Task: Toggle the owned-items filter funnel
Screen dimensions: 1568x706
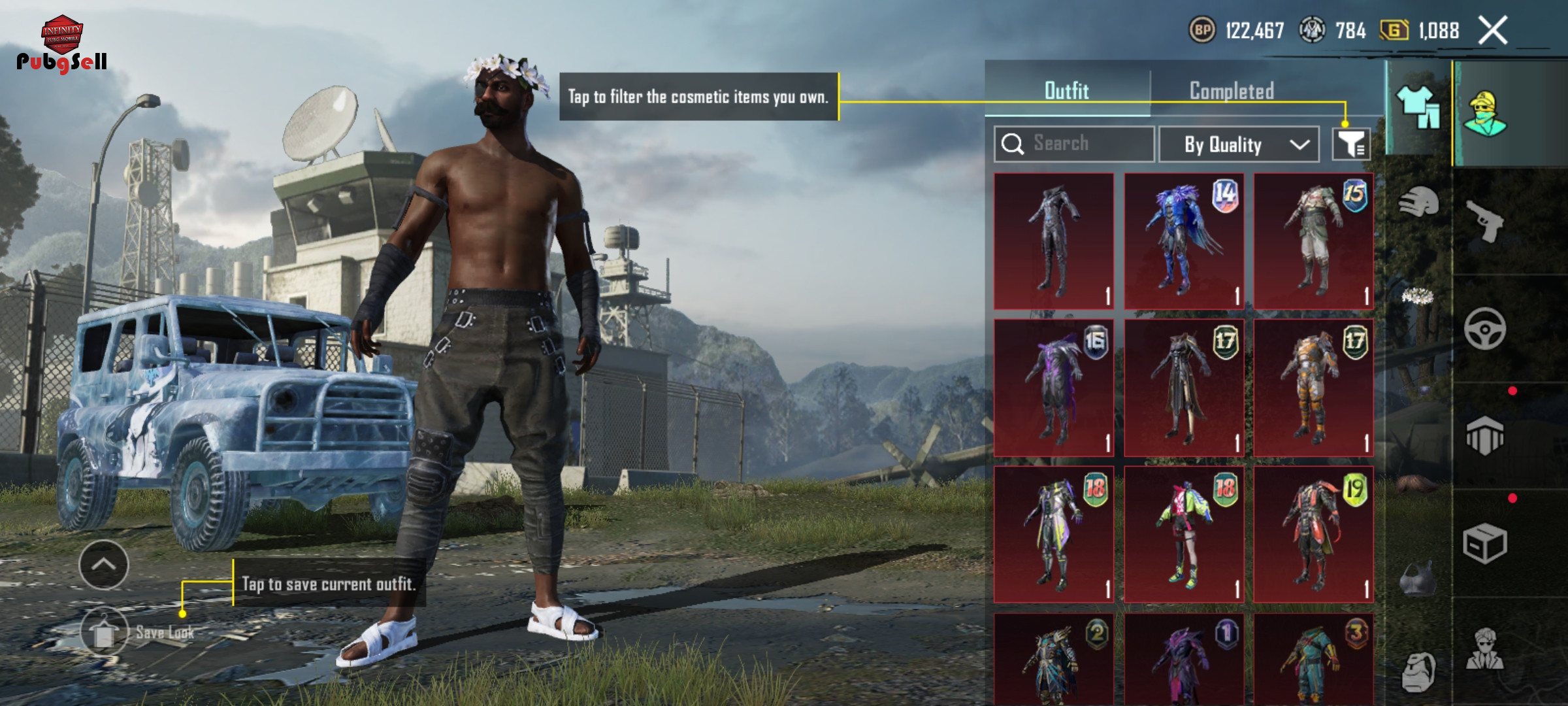Action: pyautogui.click(x=1351, y=144)
